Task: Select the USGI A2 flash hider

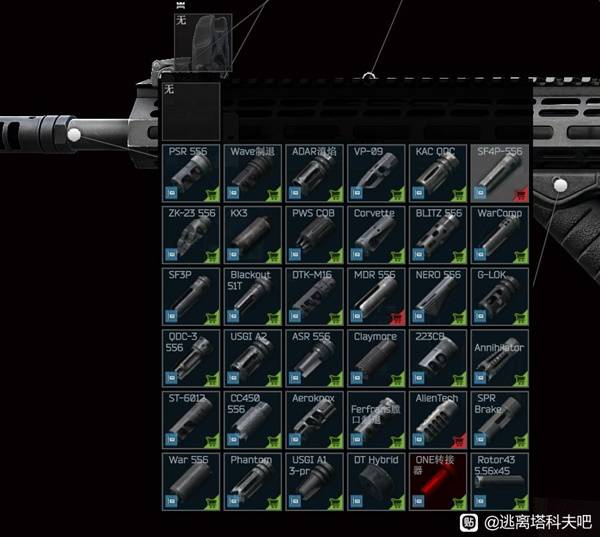Action: (x=252, y=358)
